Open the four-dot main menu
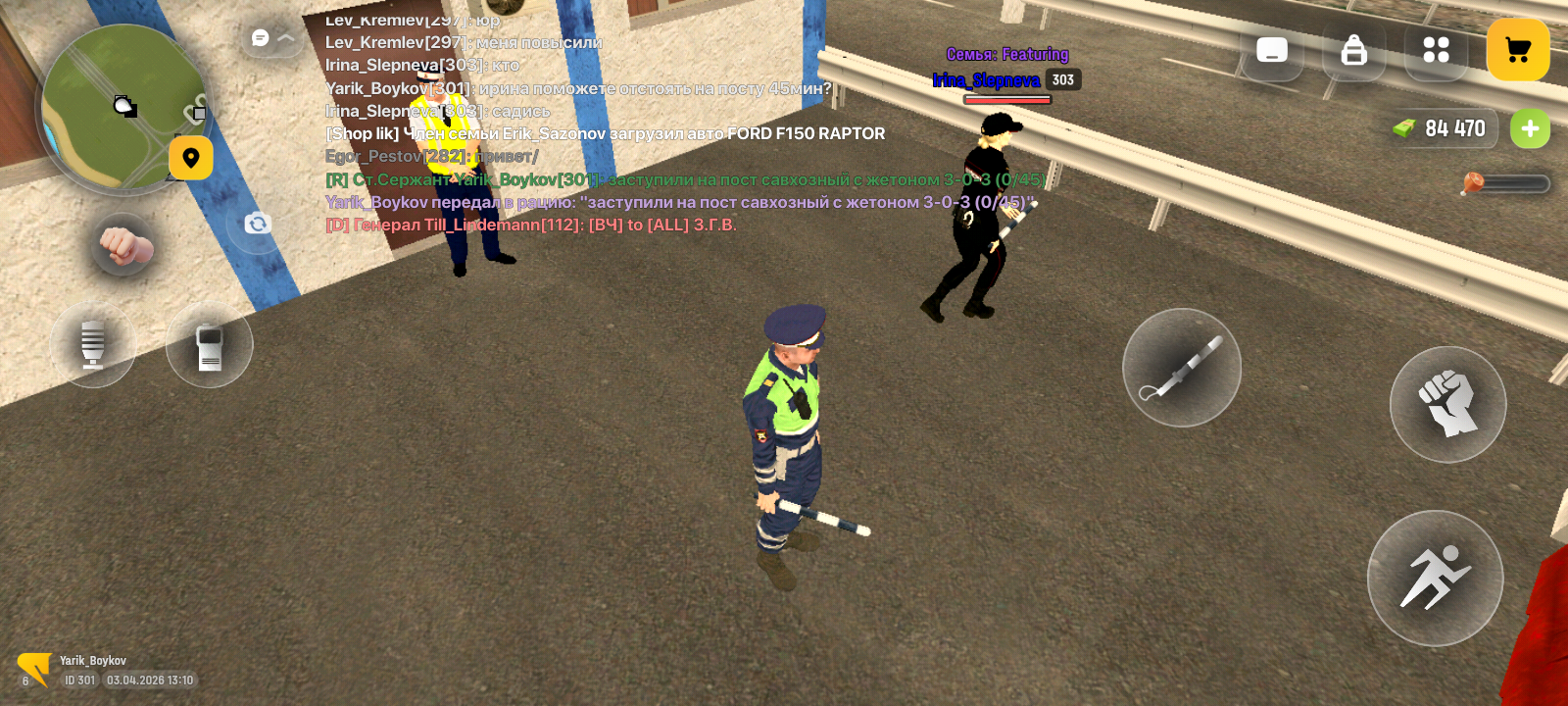 pyautogui.click(x=1436, y=50)
